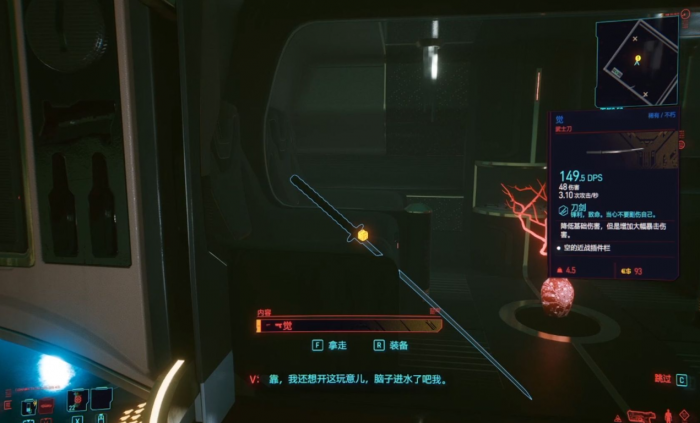Open the minimap in the corner

point(642,63)
